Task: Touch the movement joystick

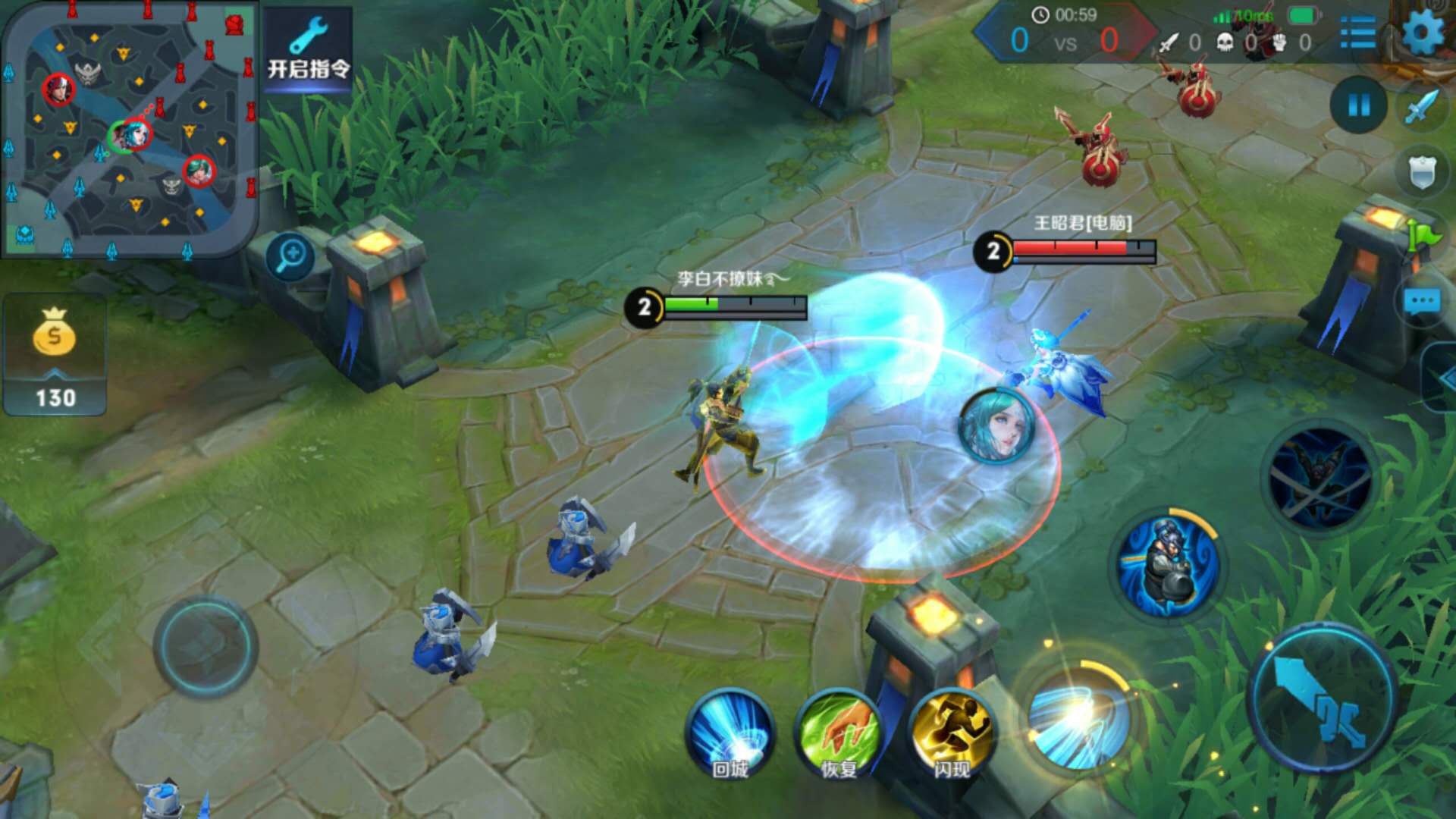Action: pyautogui.click(x=205, y=646)
